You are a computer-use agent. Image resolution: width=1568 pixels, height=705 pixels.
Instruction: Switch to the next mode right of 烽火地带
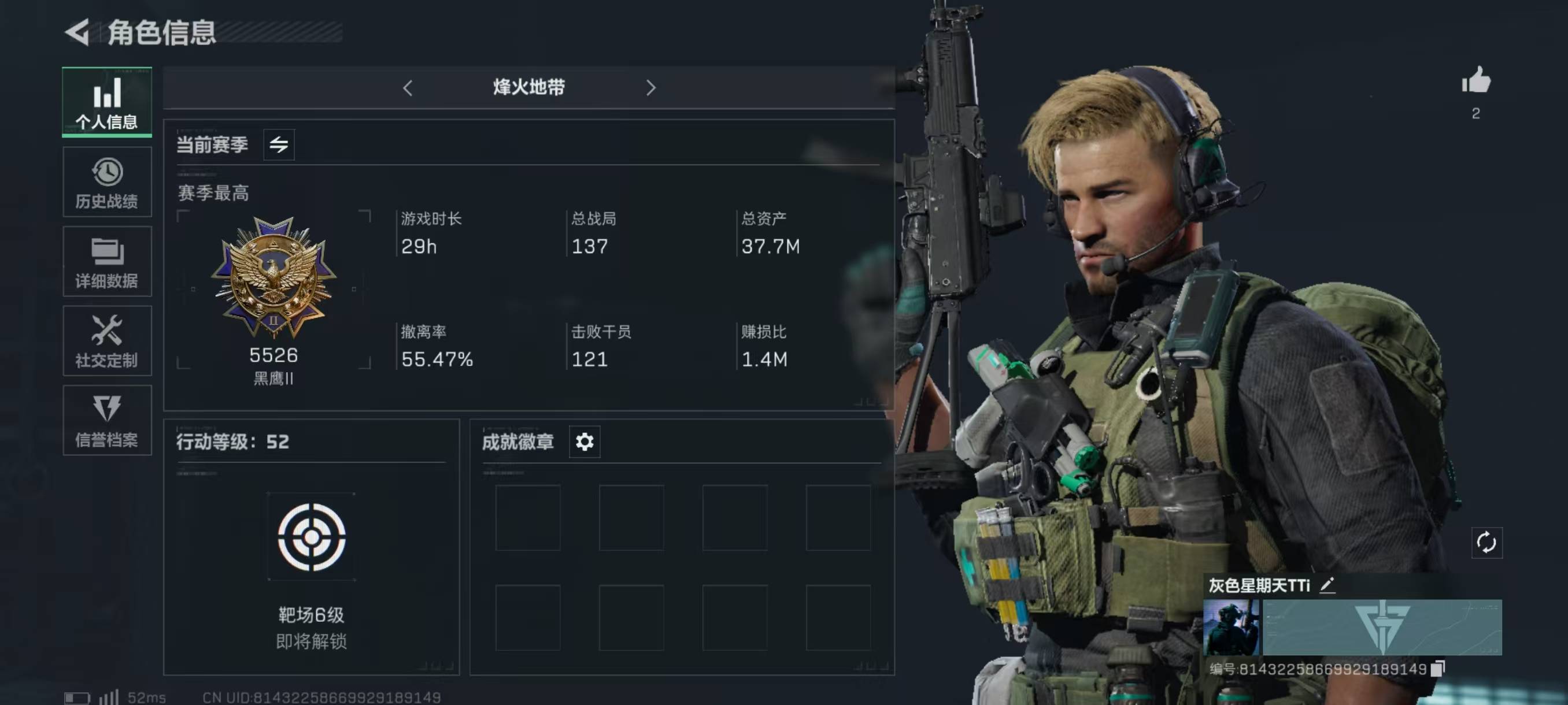(x=650, y=88)
